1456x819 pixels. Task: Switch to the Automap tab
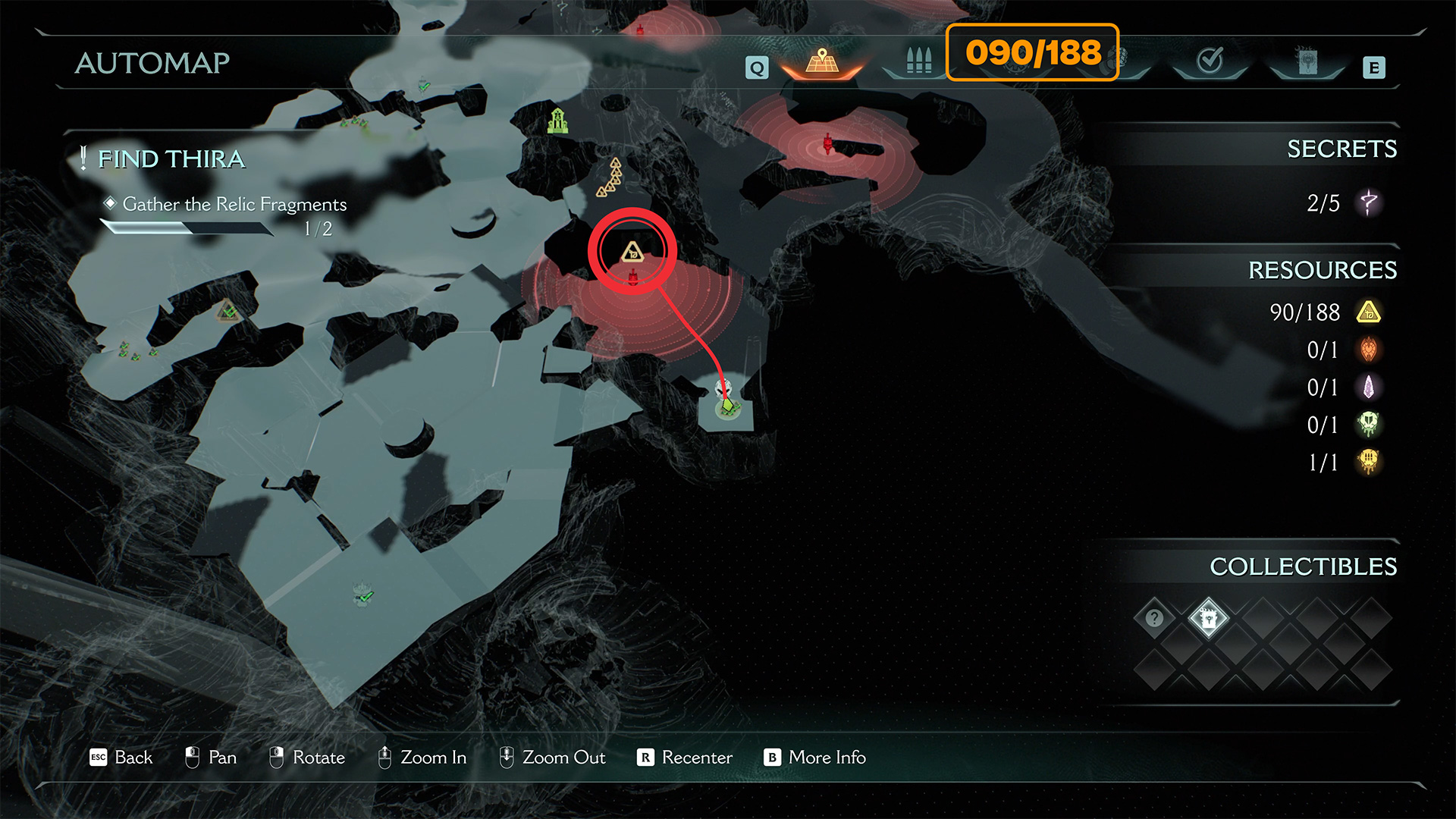[822, 61]
